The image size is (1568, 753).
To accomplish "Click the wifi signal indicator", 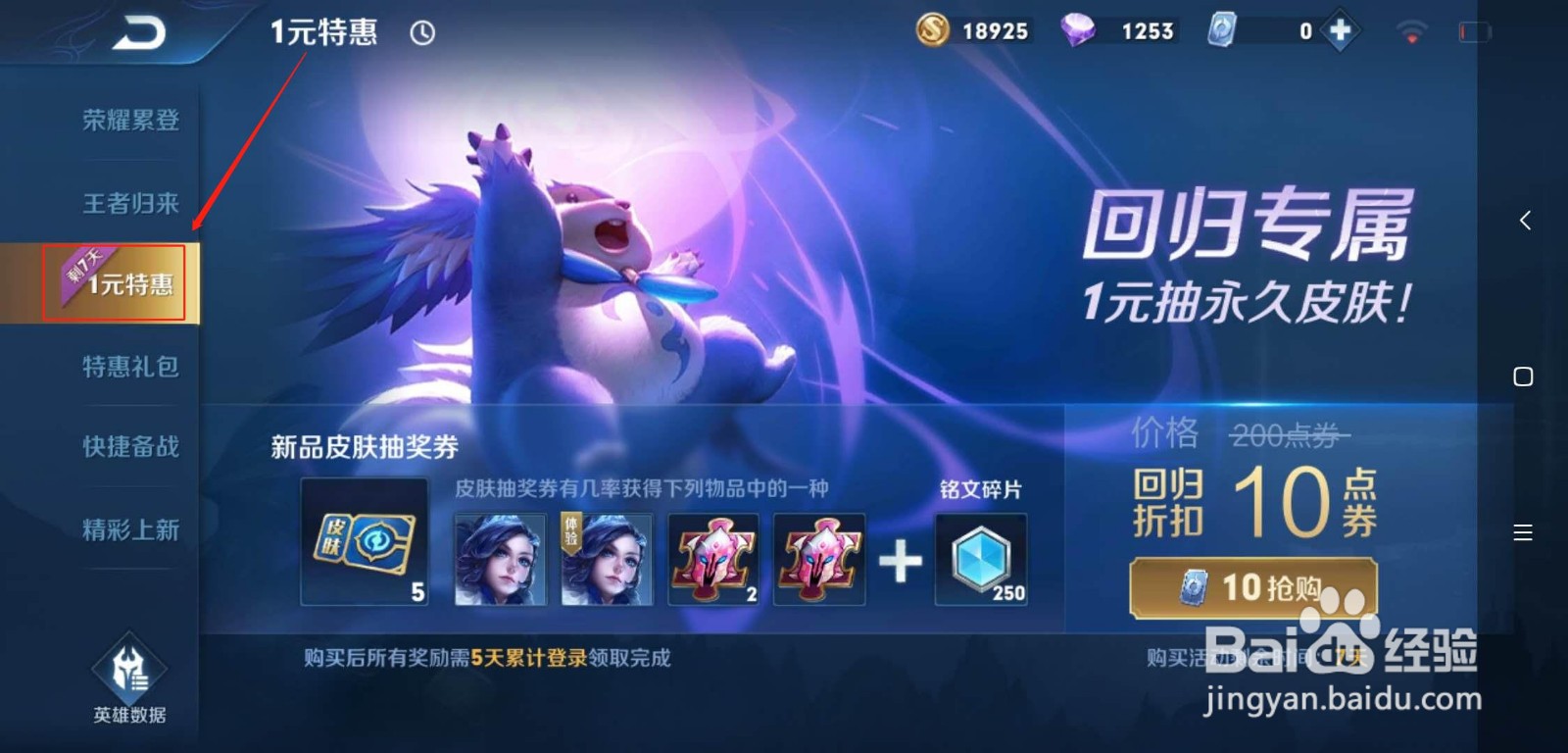I will 1410,30.
